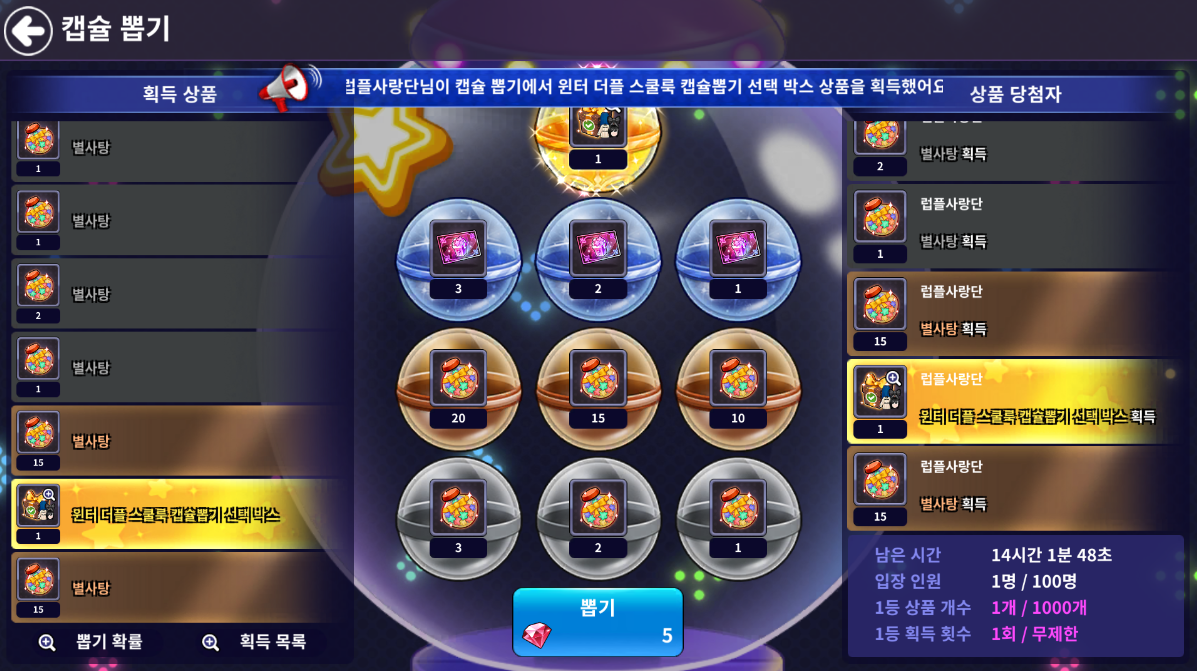Click the 상품 당첨자 panel header
Viewport: 1197px width, 671px height.
1015,94
